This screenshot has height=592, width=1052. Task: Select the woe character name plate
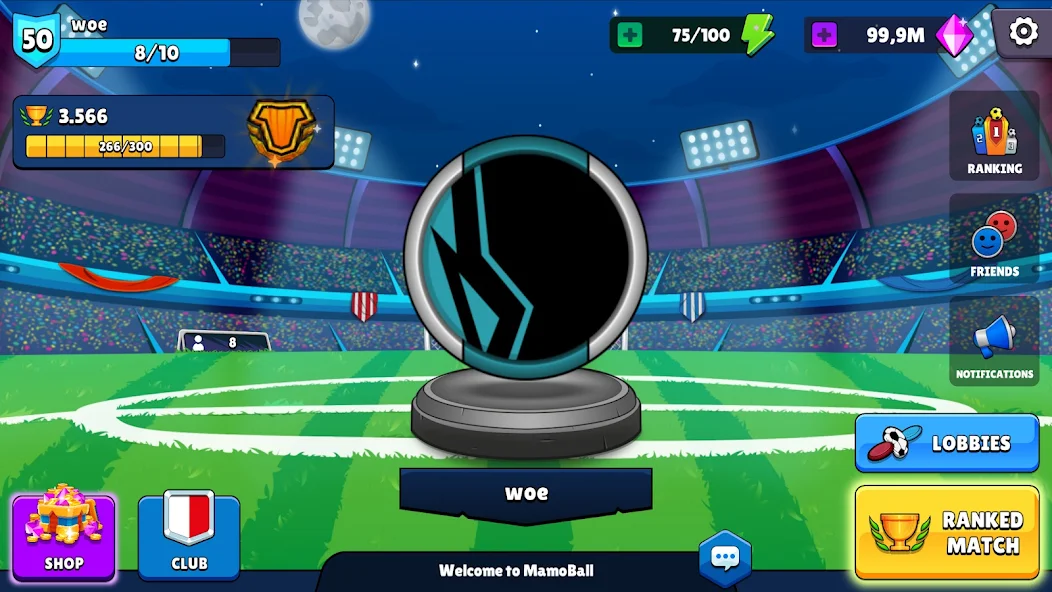(x=526, y=493)
